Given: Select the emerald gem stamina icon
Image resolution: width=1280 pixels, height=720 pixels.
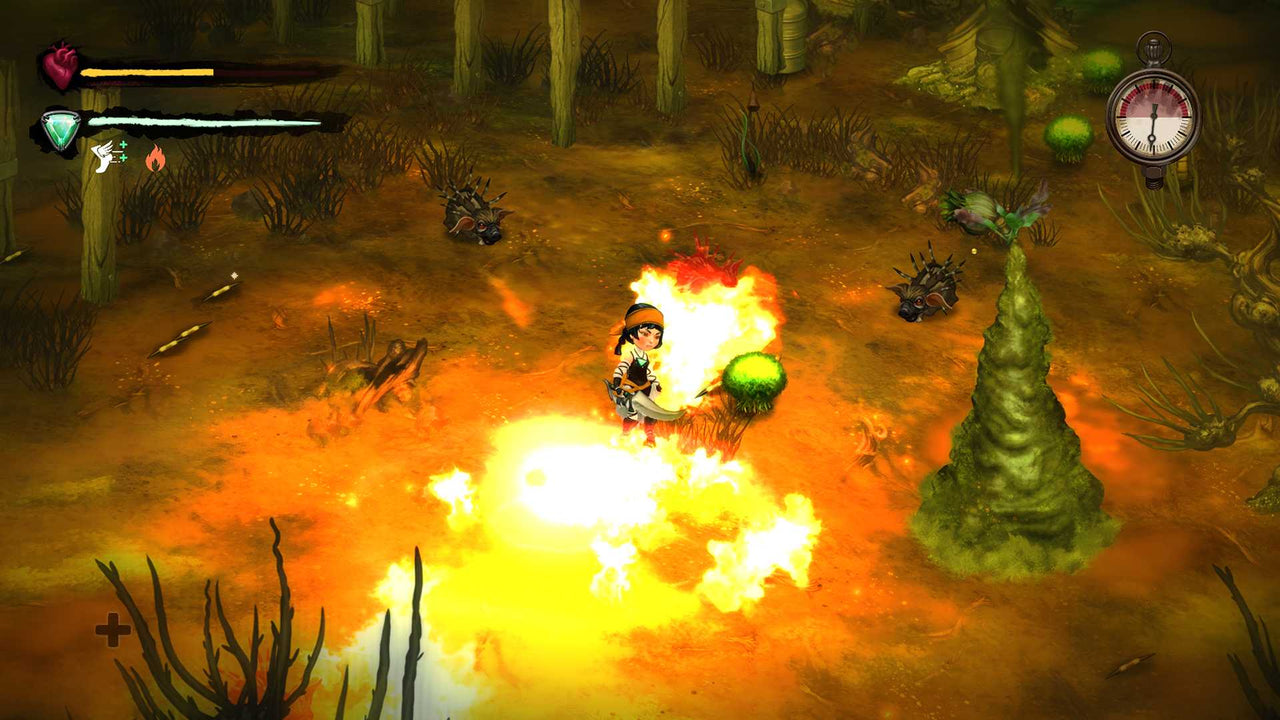Looking at the screenshot, I should [60, 125].
